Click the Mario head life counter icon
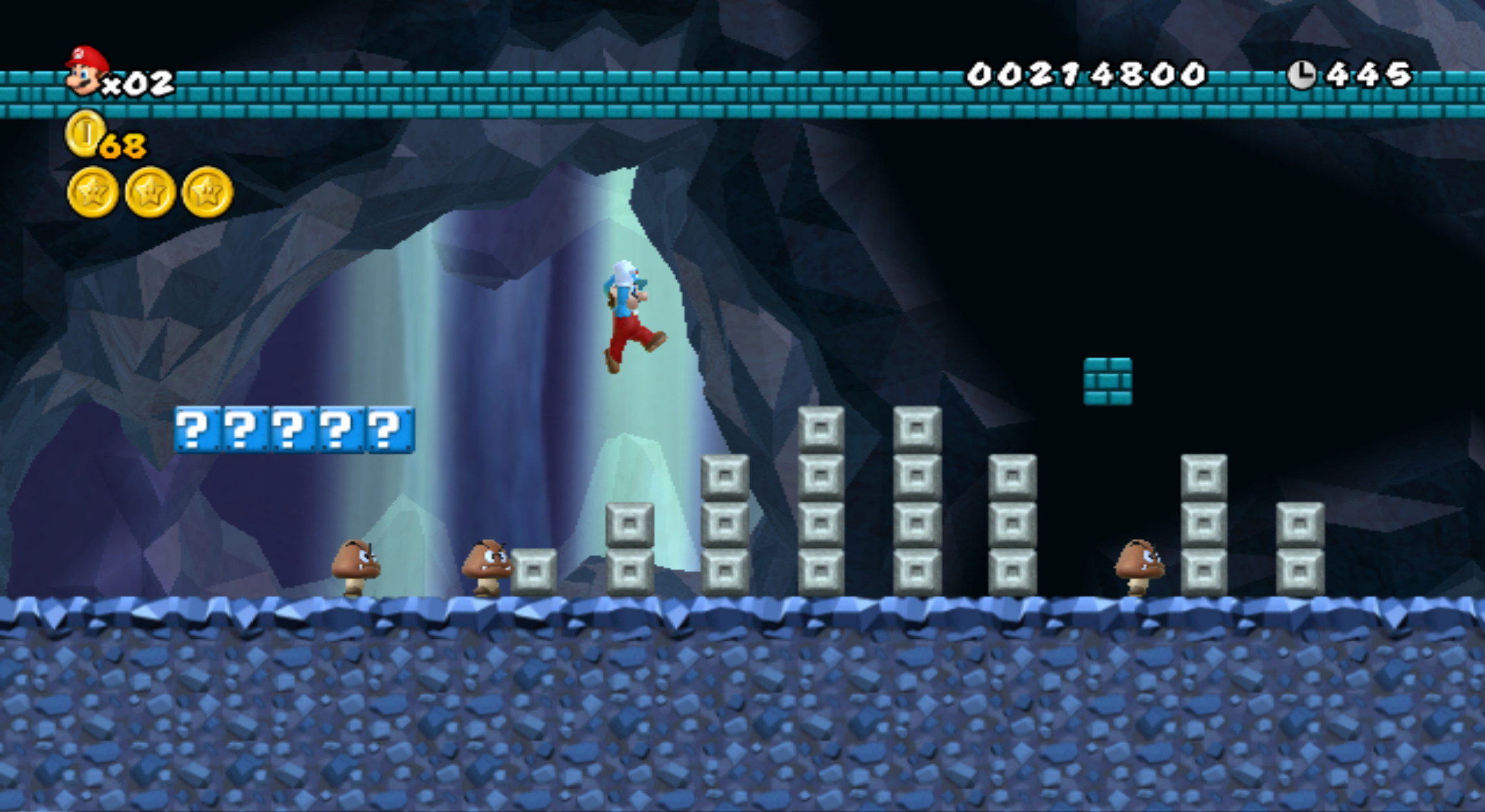Screen dimensions: 1485x812 (x=84, y=71)
